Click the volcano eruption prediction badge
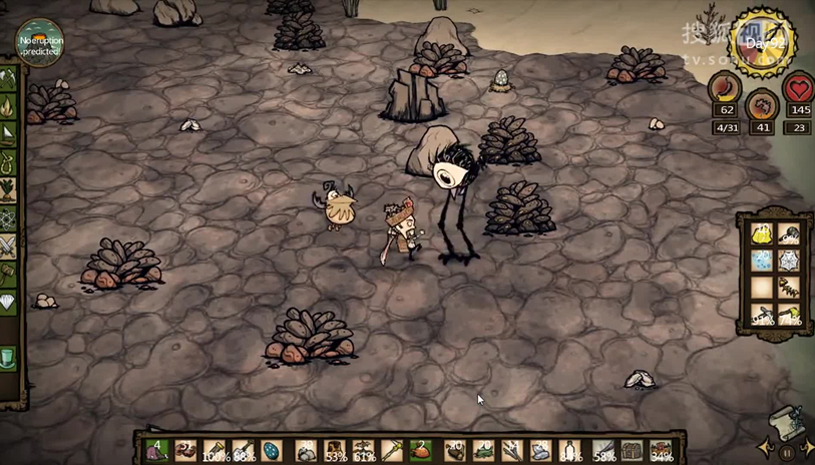The image size is (815, 465). click(x=39, y=43)
